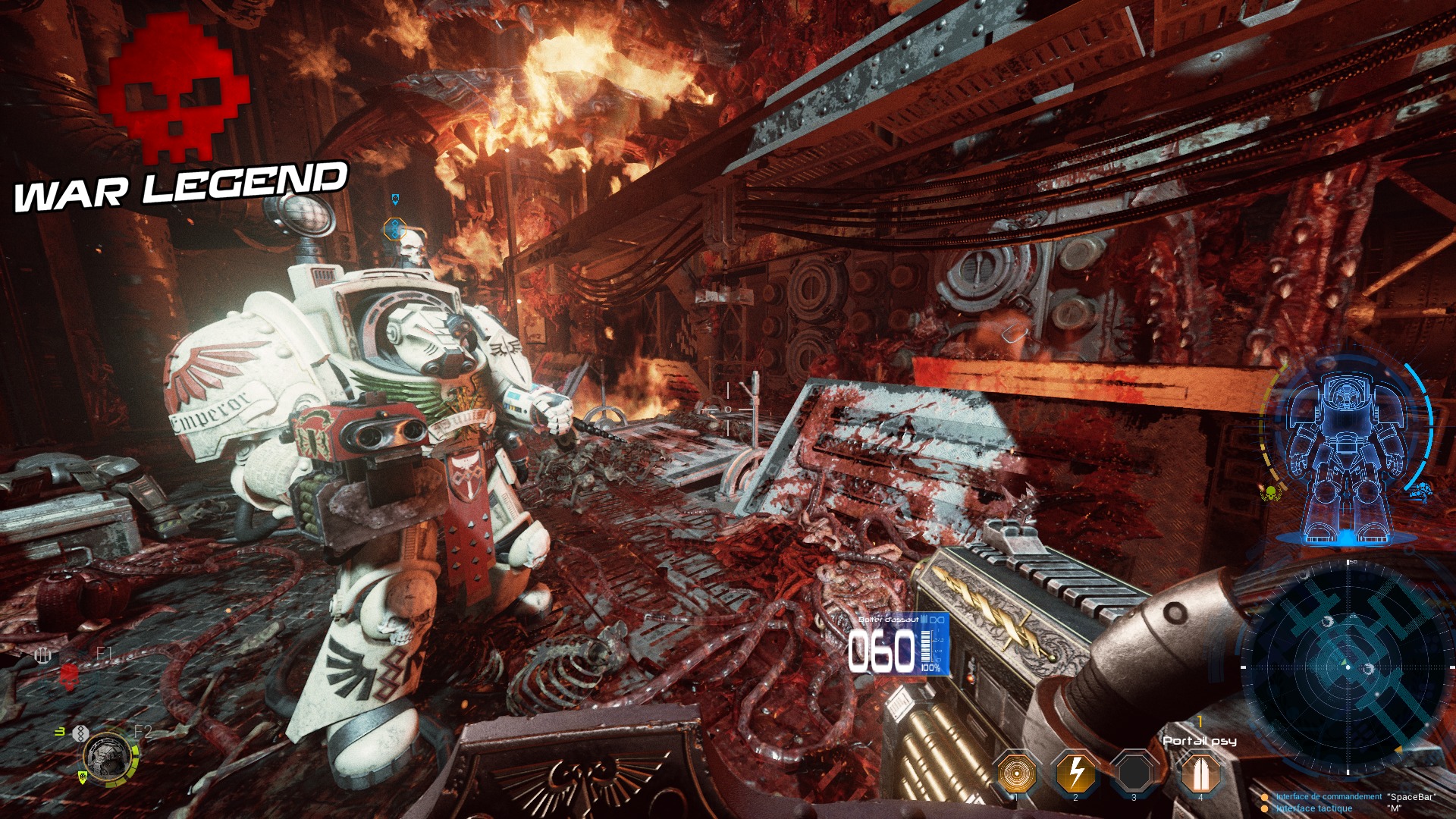Activate the twin bullets ability icon
The height and width of the screenshot is (819, 1456).
click(1200, 773)
